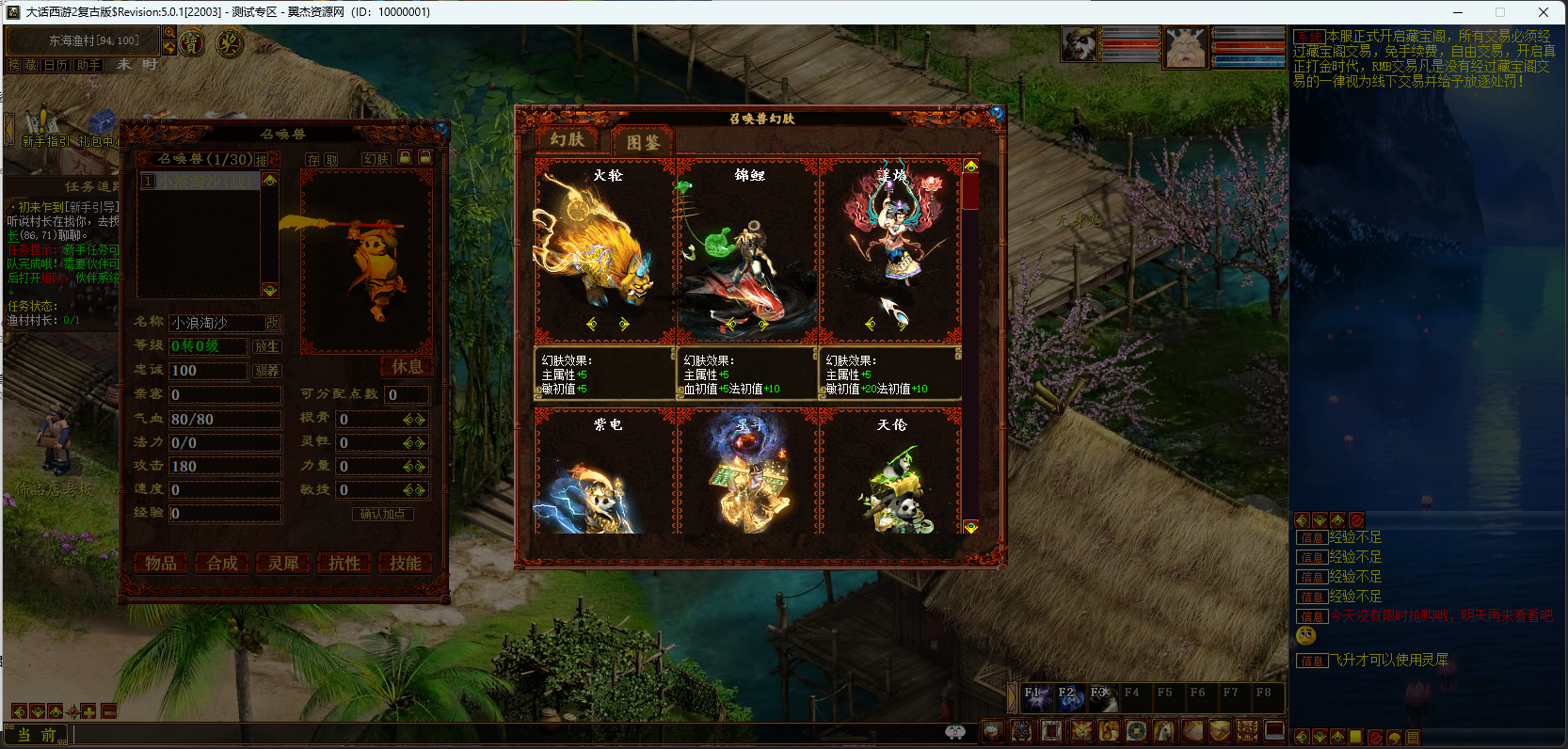Select the 锦鲤 skin card
This screenshot has height=749, width=1568.
tap(747, 249)
